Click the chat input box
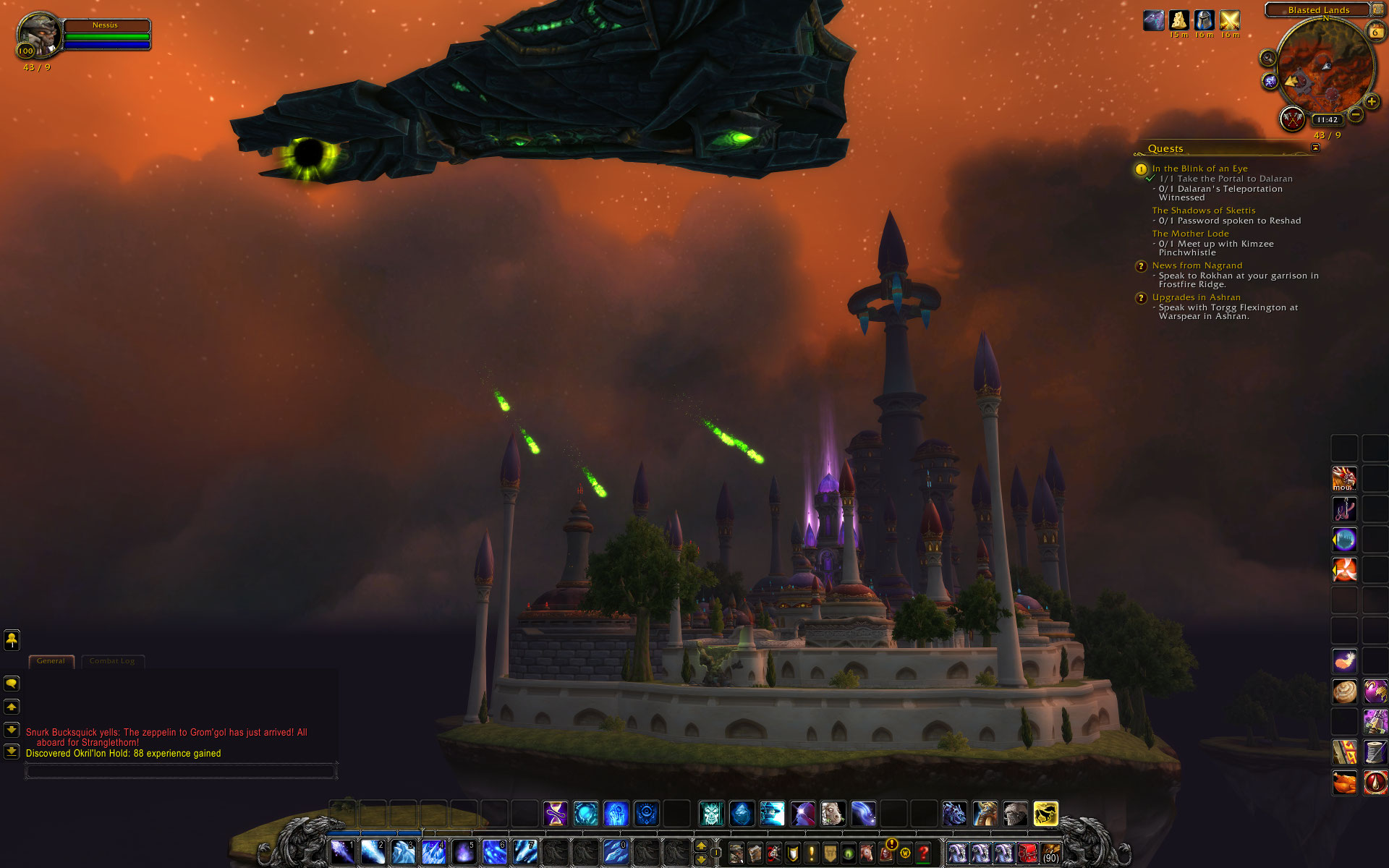 click(x=181, y=772)
